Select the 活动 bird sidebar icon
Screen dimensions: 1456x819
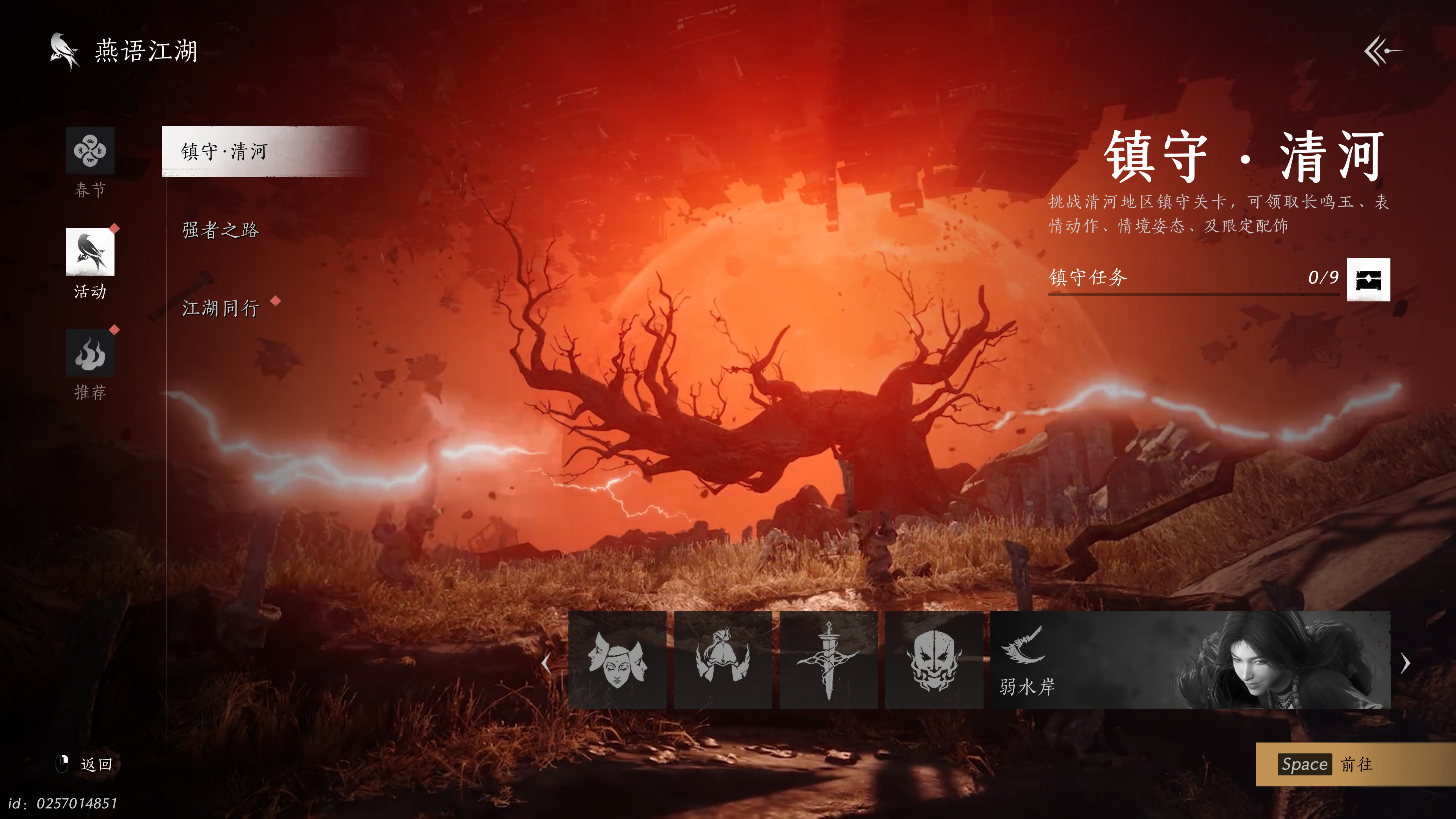pos(91,251)
